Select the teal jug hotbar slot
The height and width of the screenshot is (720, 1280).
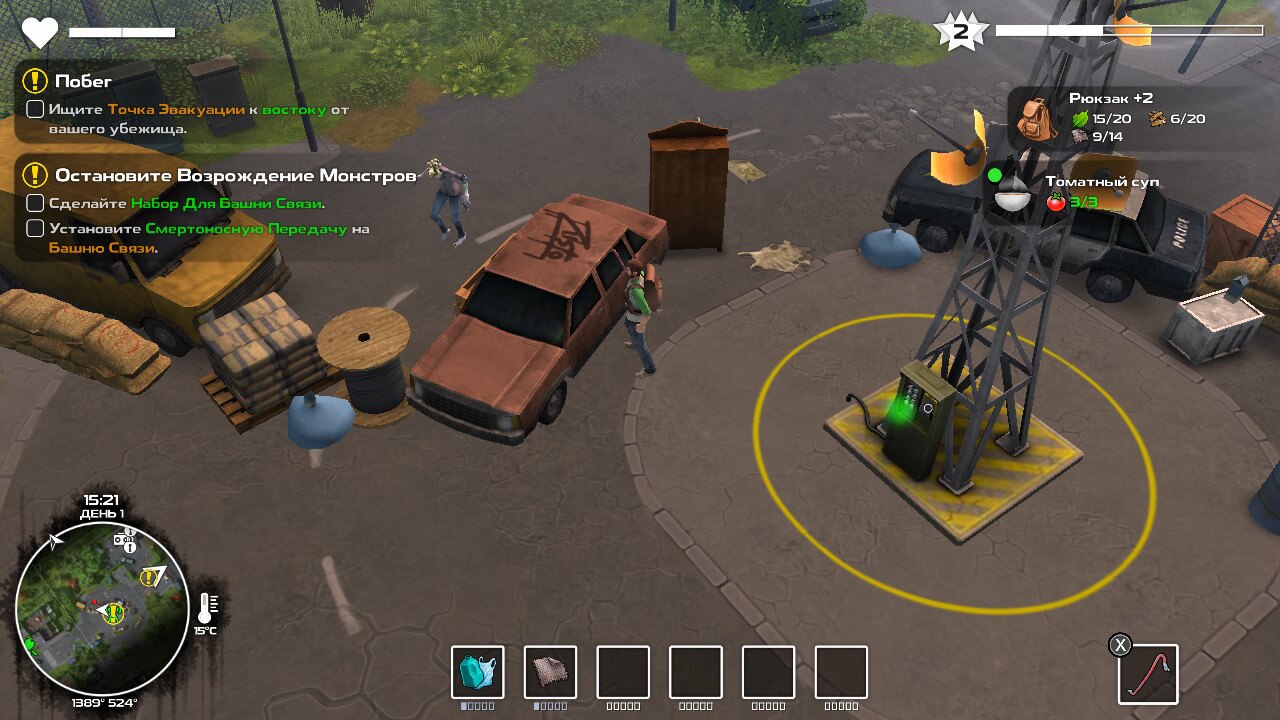coord(478,672)
